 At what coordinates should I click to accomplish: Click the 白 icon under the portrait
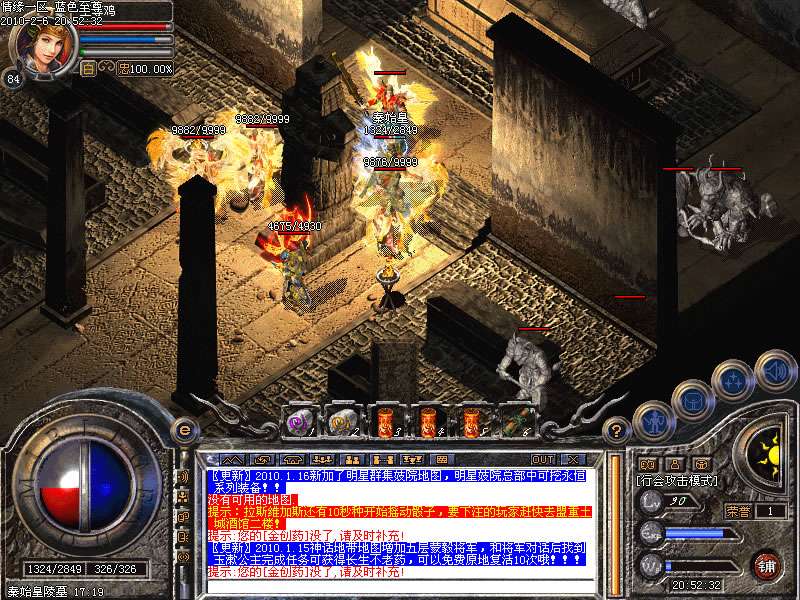click(x=88, y=69)
